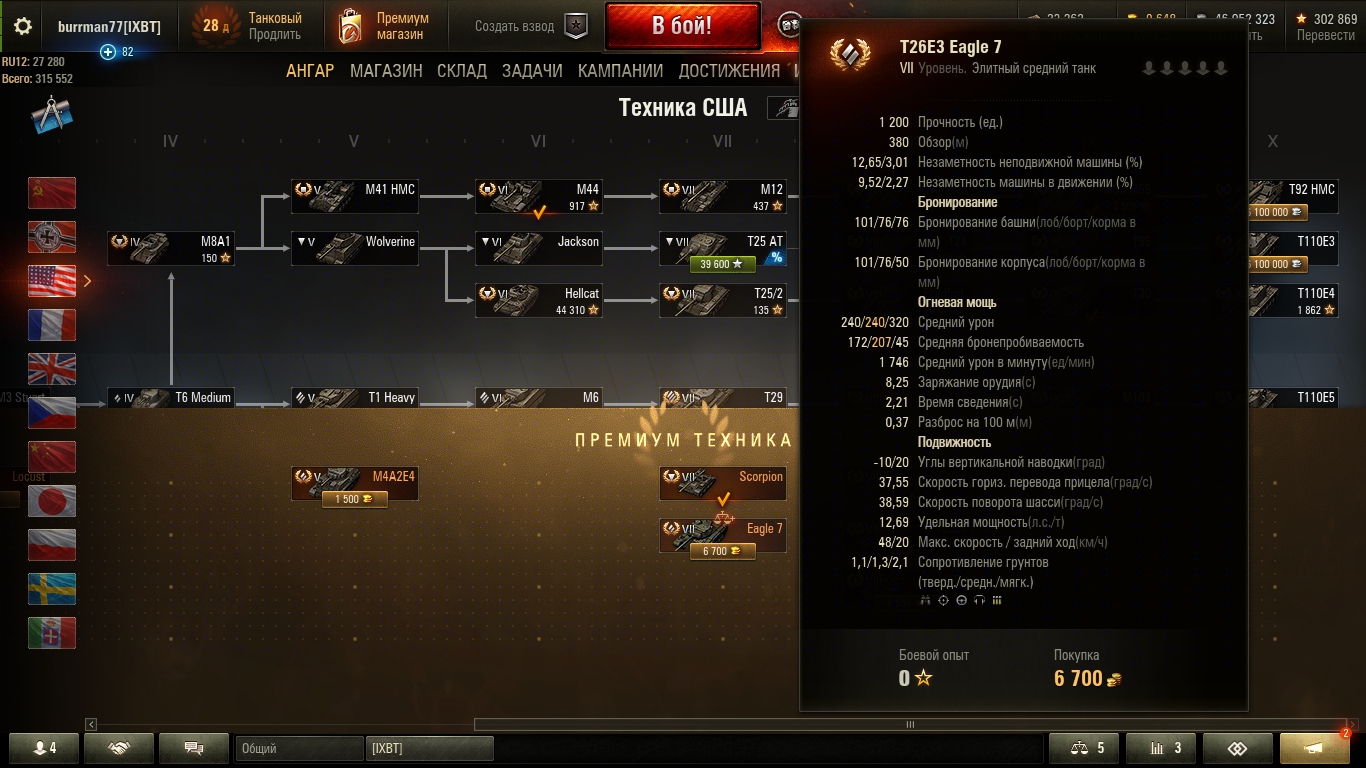Select the Sweden nation flag
The height and width of the screenshot is (768, 1366).
[x=52, y=589]
